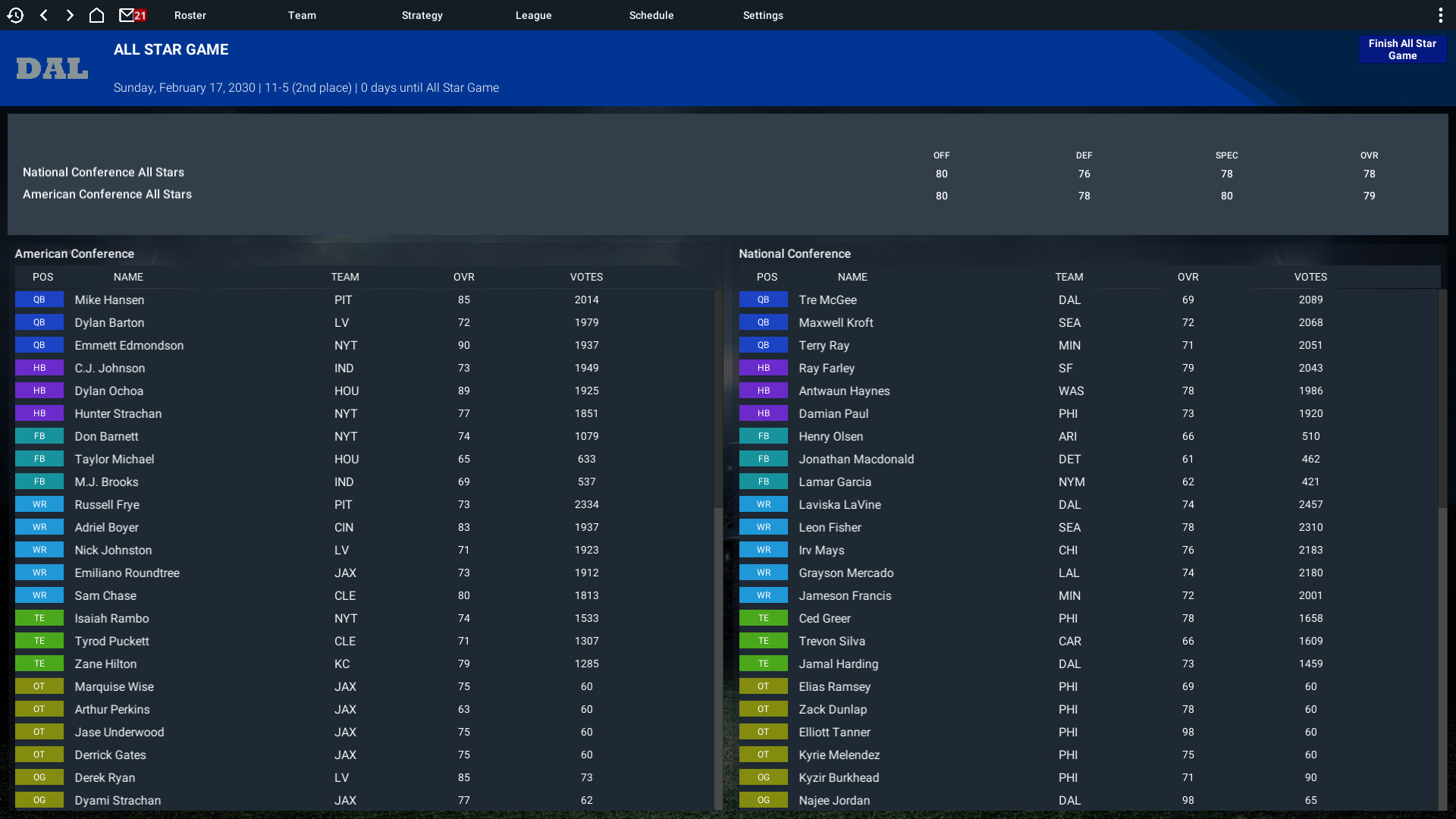Image resolution: width=1456 pixels, height=819 pixels.
Task: Select player Laviska LaVine
Action: coord(839,504)
